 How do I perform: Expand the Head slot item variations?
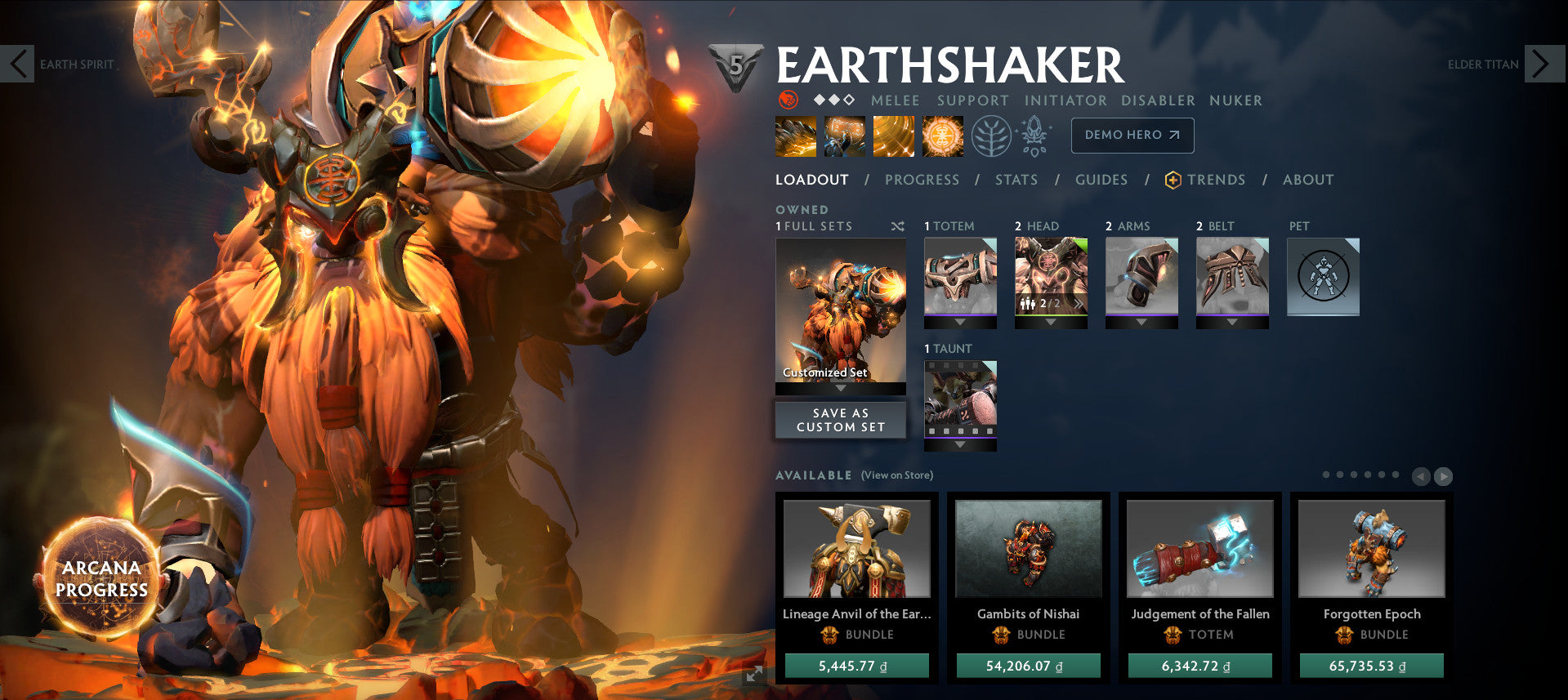click(1077, 303)
